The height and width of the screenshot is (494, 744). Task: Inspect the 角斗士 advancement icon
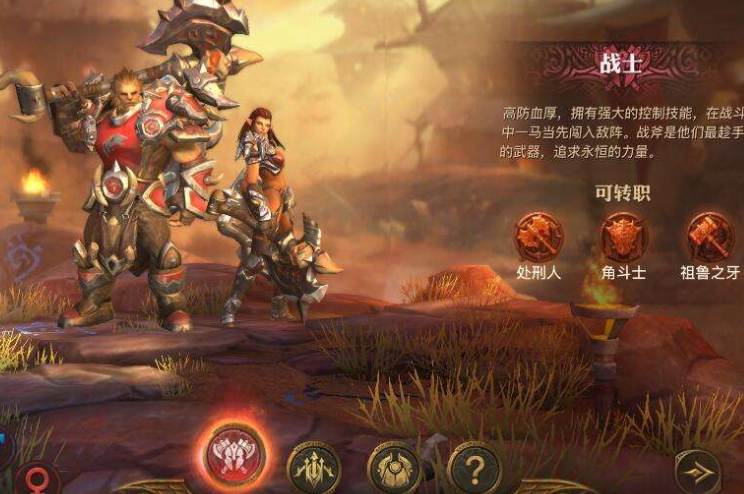[624, 238]
